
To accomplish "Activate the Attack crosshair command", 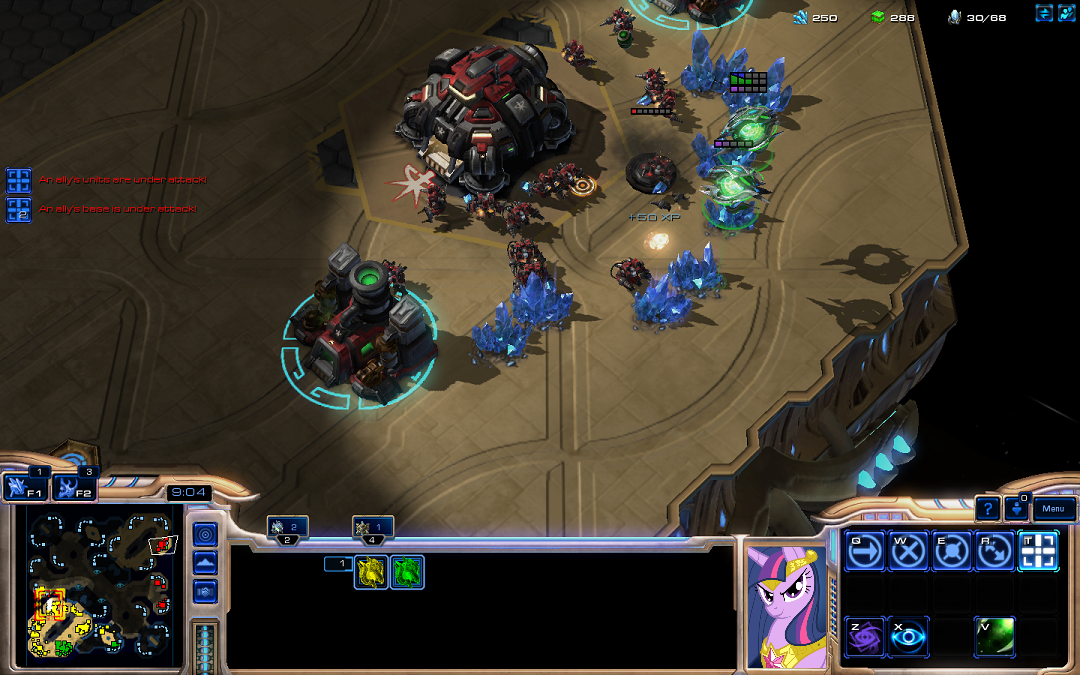I will coord(1037,551).
